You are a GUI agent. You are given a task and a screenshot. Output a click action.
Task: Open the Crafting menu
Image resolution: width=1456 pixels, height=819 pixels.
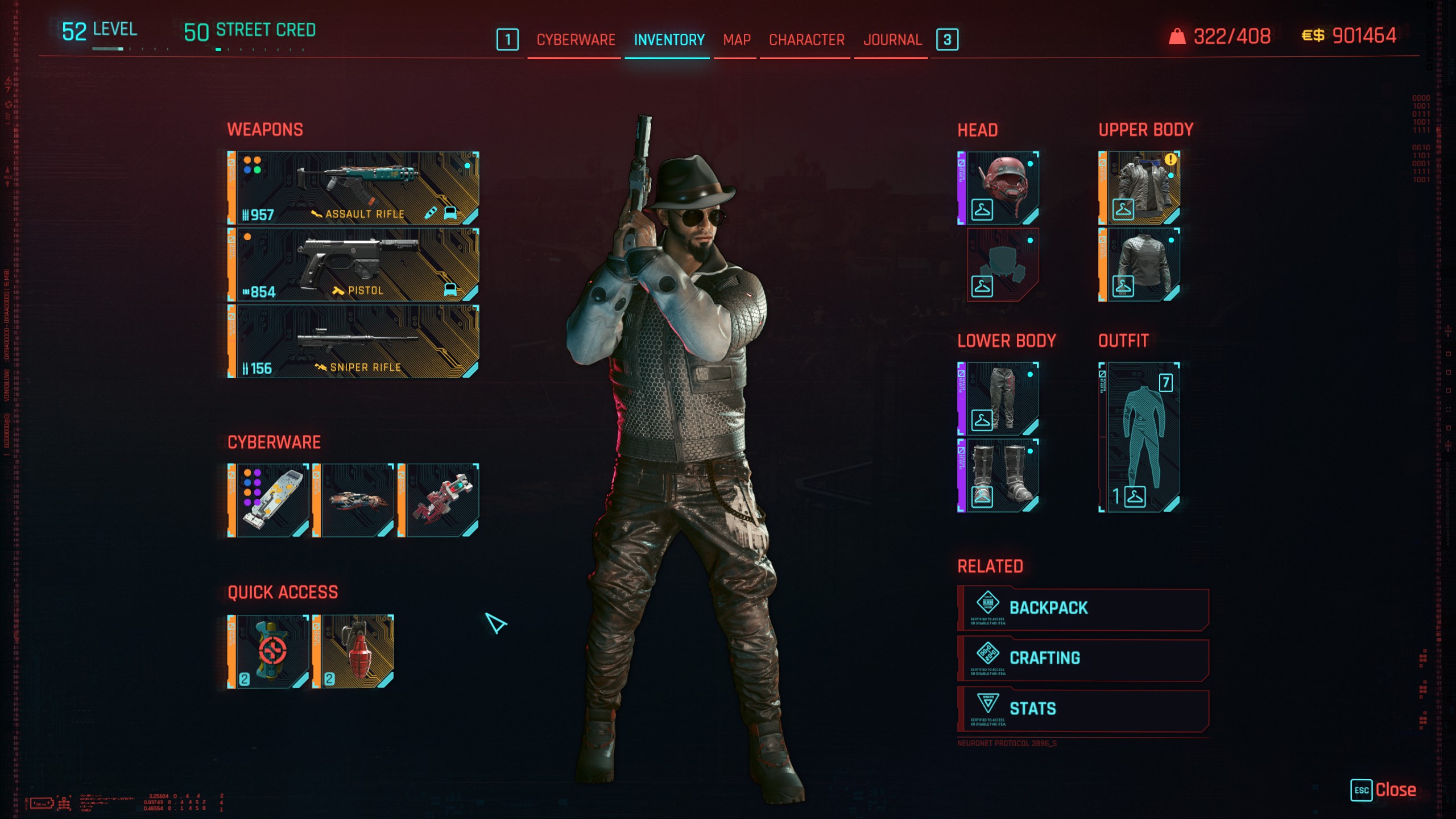tap(1083, 659)
